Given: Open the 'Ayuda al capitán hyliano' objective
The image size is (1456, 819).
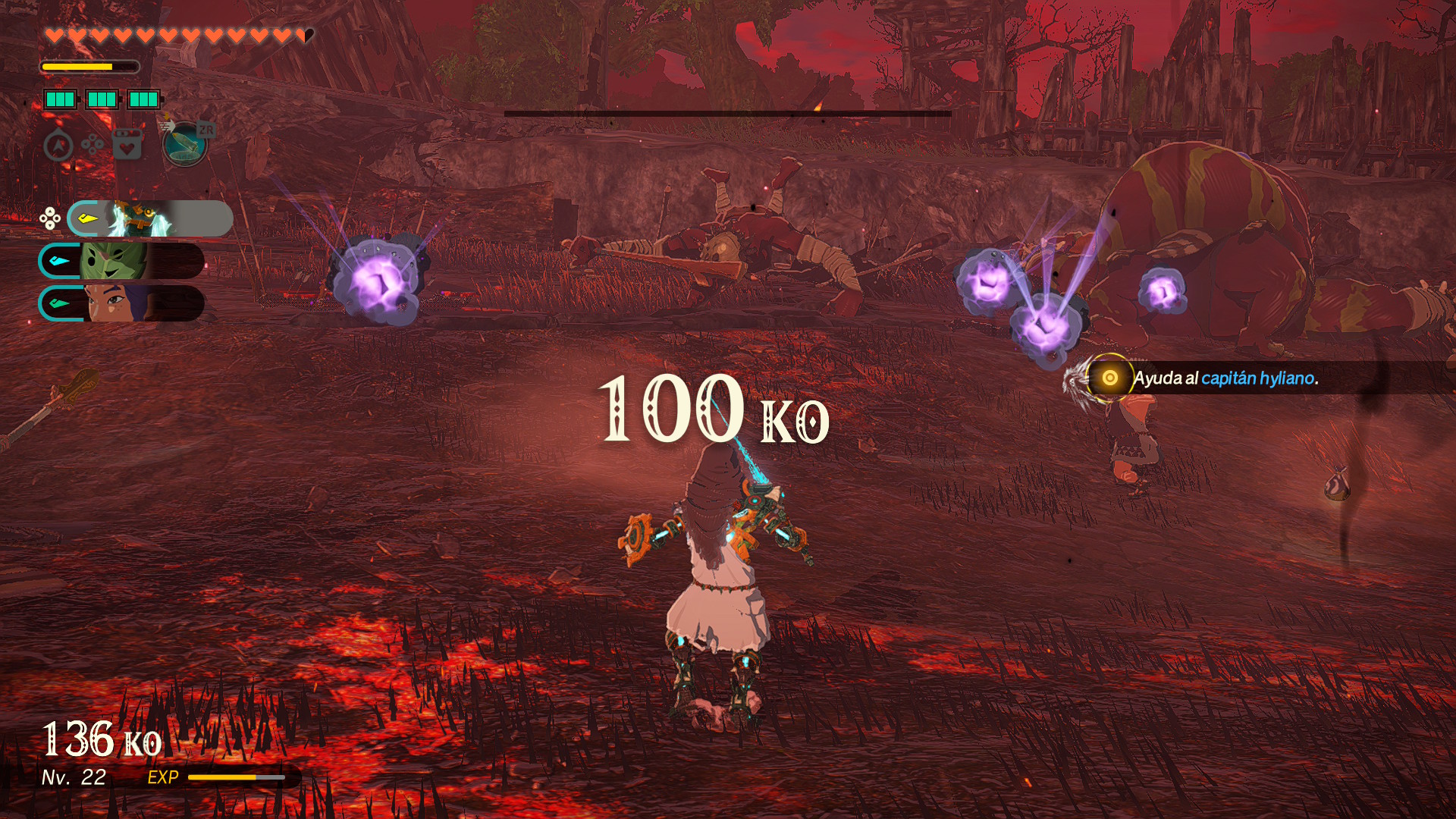Looking at the screenshot, I should (x=1225, y=378).
